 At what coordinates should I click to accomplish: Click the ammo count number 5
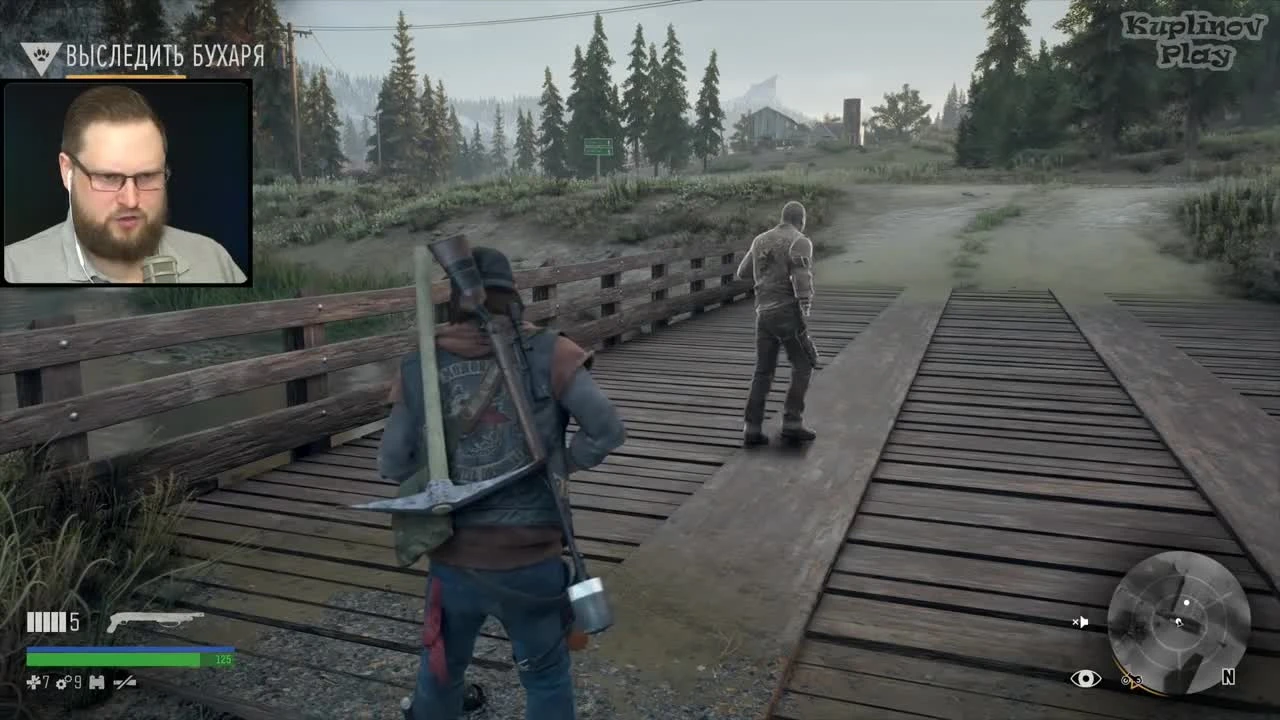point(74,622)
